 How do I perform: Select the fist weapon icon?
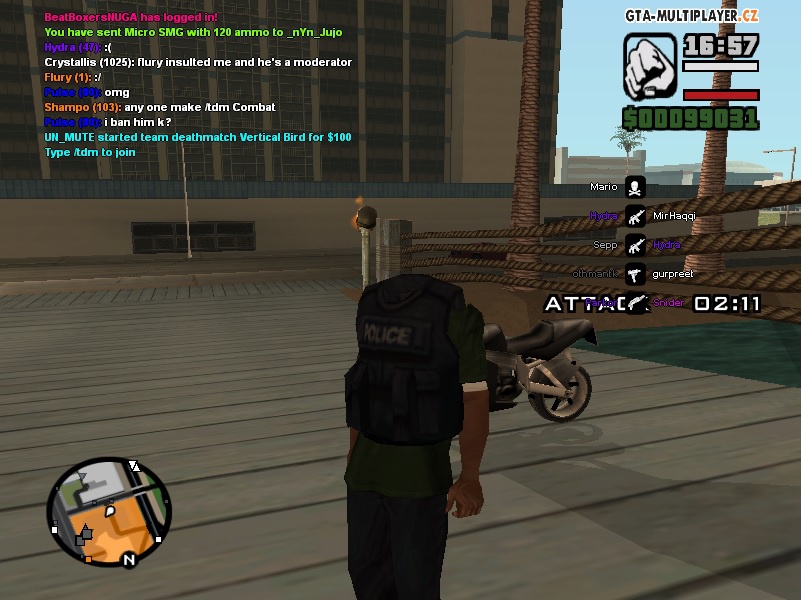(649, 67)
